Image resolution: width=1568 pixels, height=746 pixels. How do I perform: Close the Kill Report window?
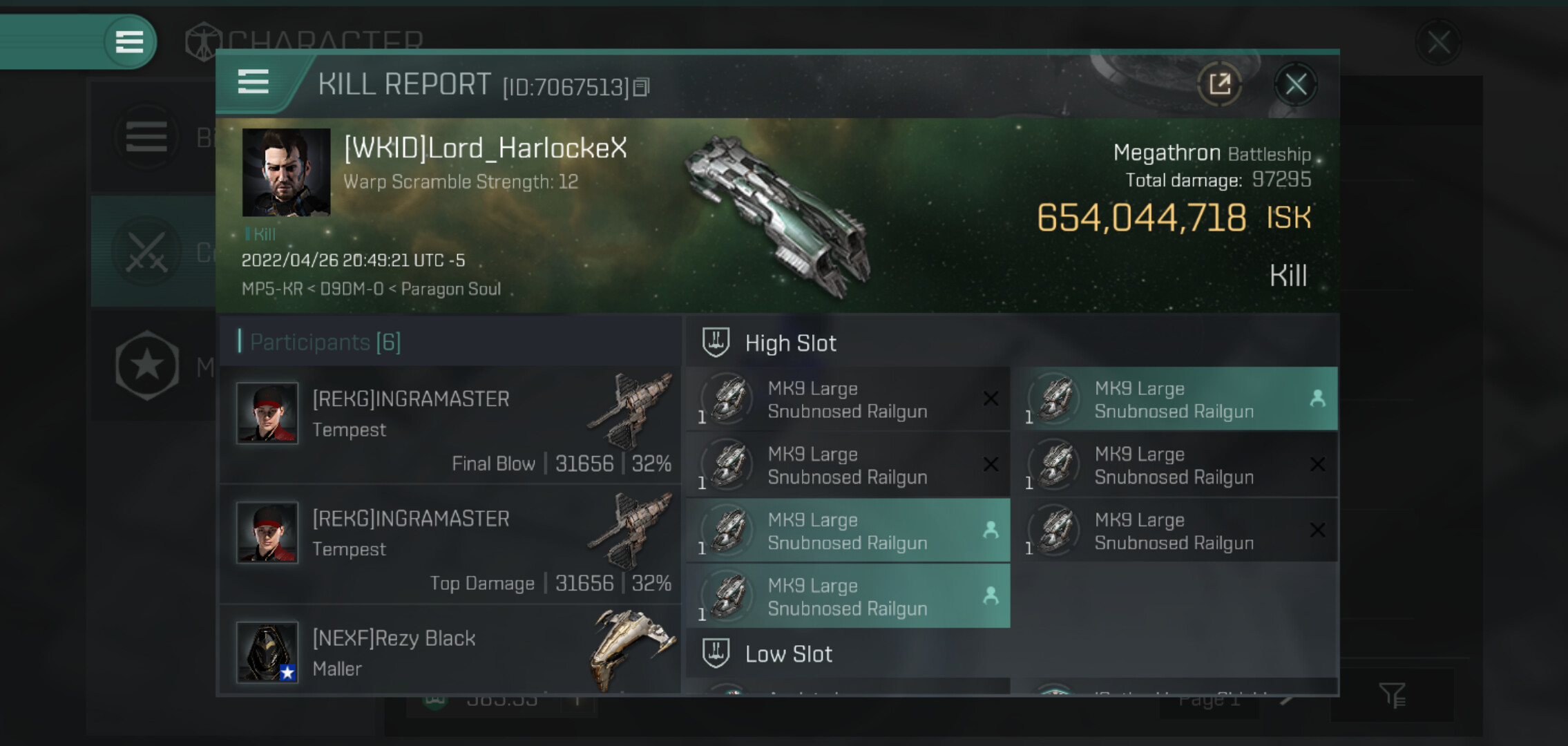coord(1295,85)
